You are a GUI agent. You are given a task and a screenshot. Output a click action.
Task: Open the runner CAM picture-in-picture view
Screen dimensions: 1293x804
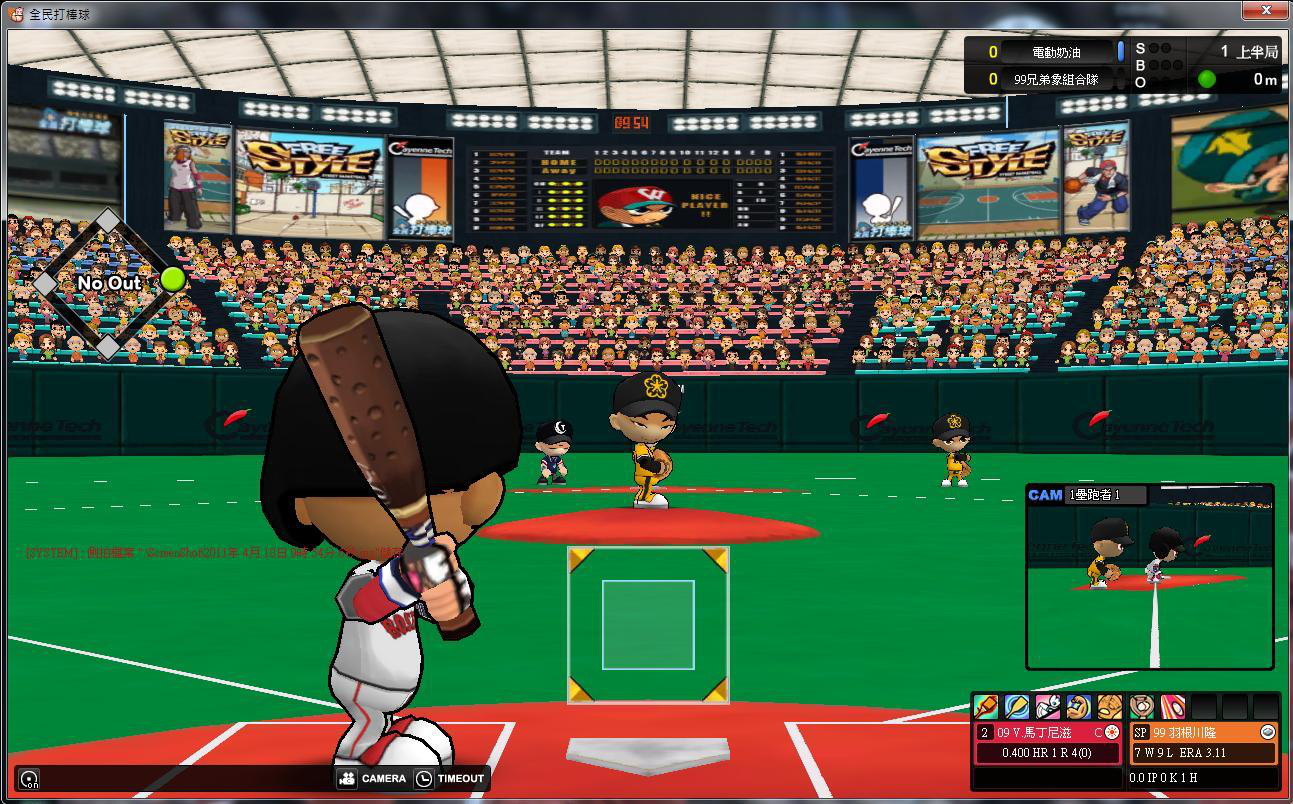[1150, 577]
